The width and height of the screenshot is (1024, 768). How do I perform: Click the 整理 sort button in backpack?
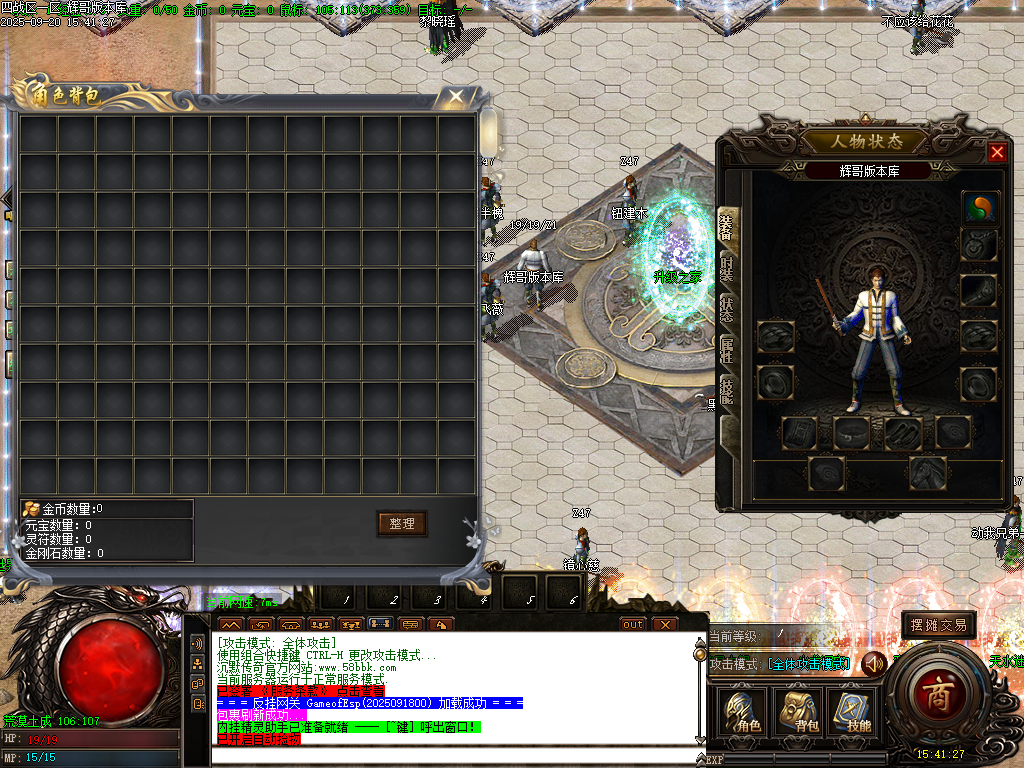coord(401,523)
